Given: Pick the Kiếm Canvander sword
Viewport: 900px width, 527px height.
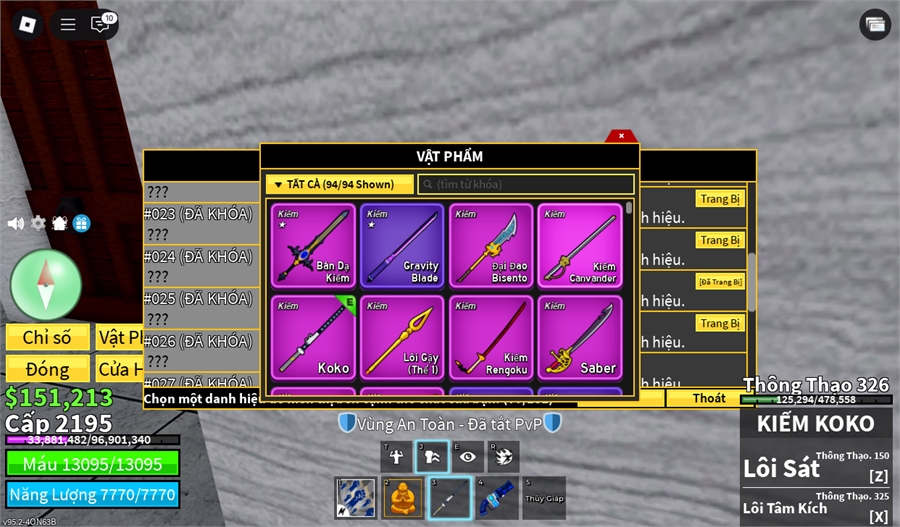Looking at the screenshot, I should 580,246.
